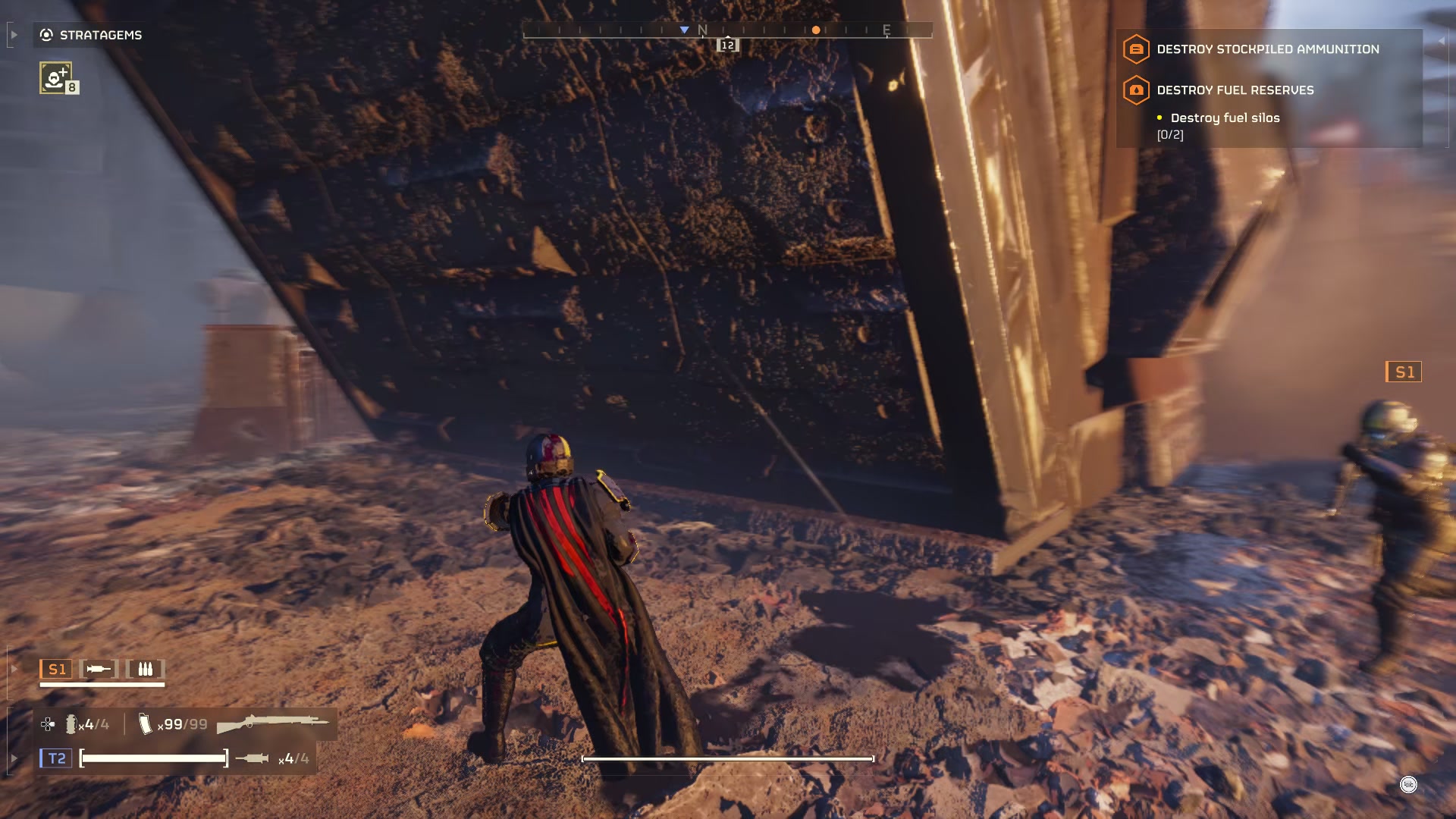Select the primary rifle weapon icon
The height and width of the screenshot is (819, 1456).
coord(273,723)
